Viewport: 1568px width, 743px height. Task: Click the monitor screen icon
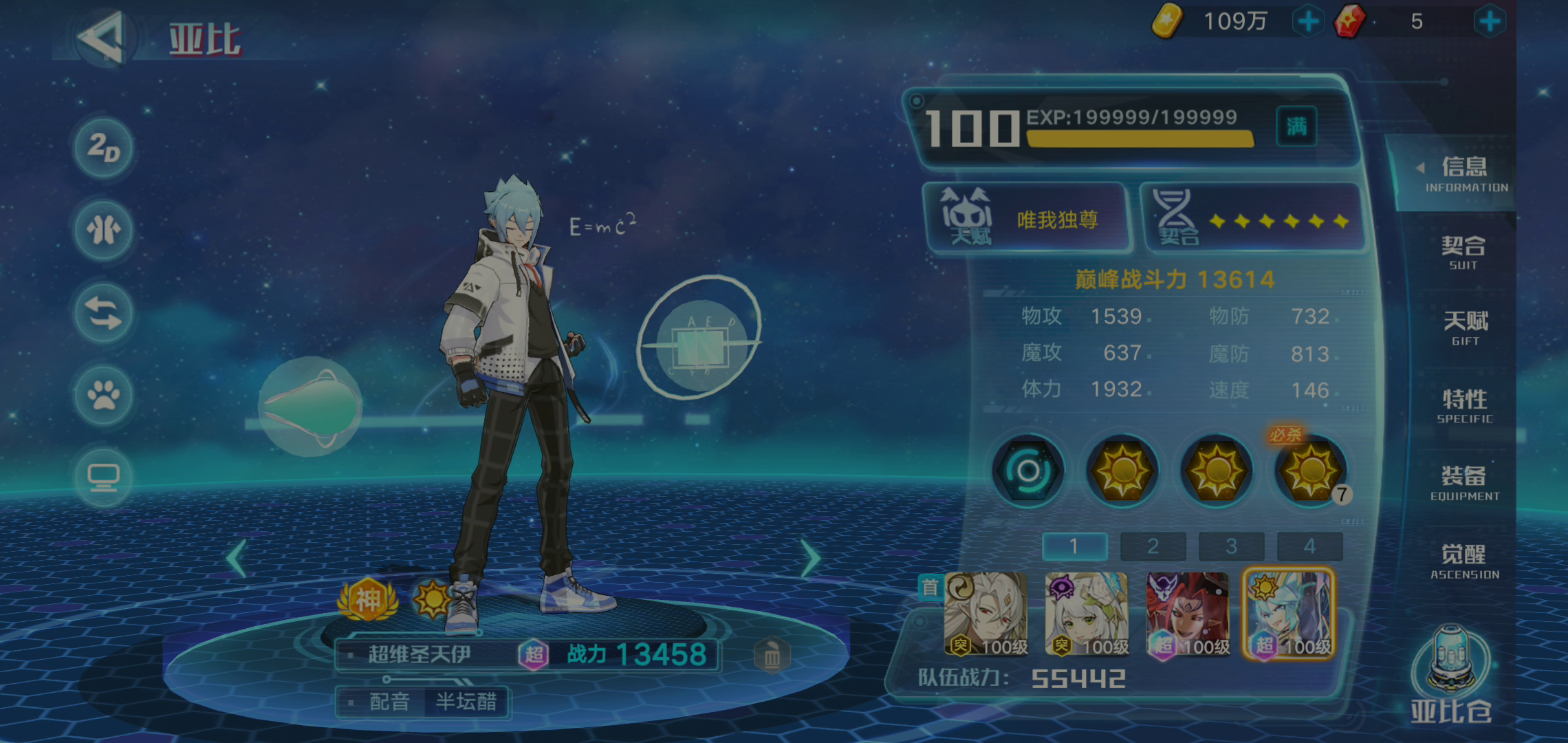coord(104,477)
